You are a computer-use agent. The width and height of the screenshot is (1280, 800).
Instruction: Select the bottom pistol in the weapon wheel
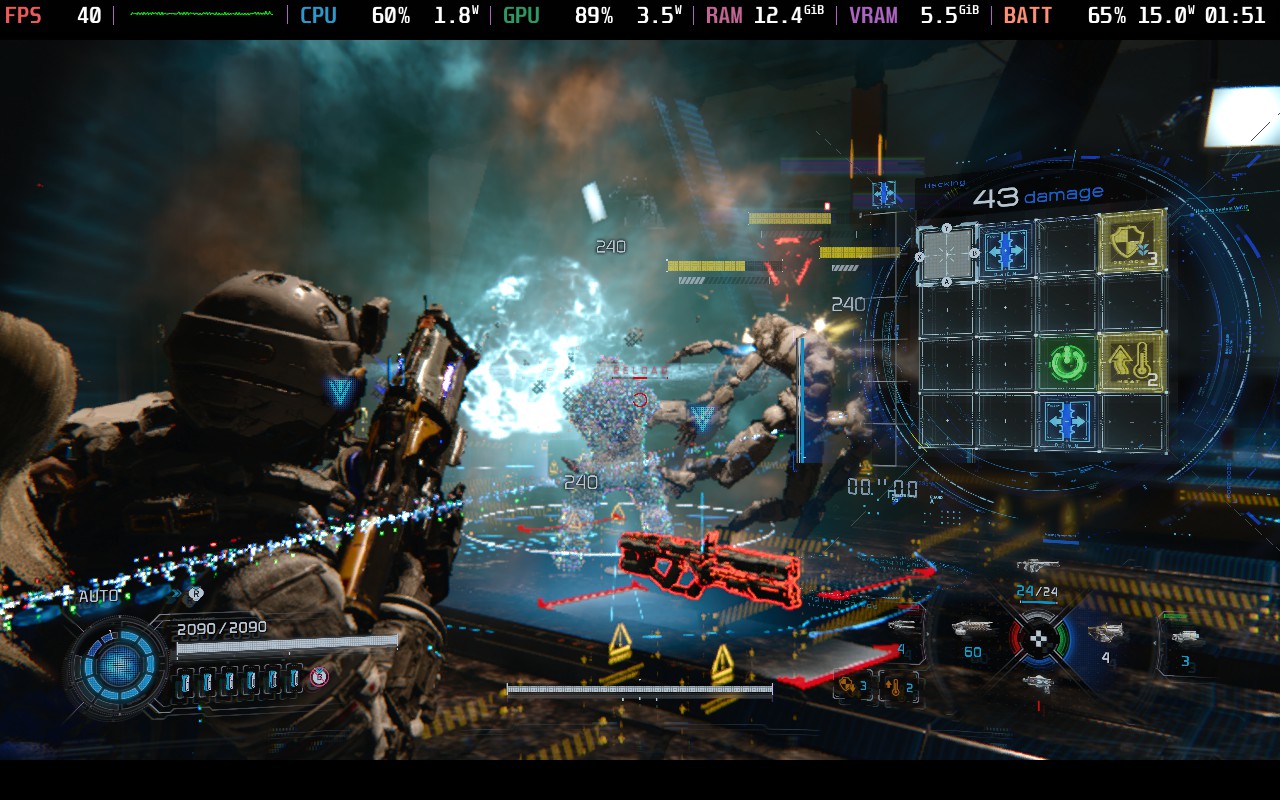[x=1038, y=683]
